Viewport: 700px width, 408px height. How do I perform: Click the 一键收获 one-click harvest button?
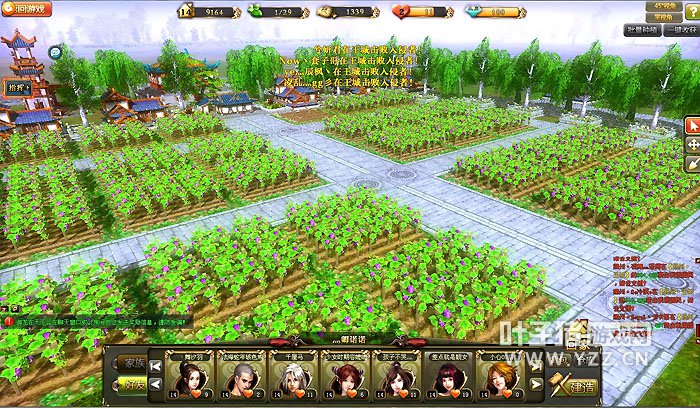pyautogui.click(x=679, y=31)
